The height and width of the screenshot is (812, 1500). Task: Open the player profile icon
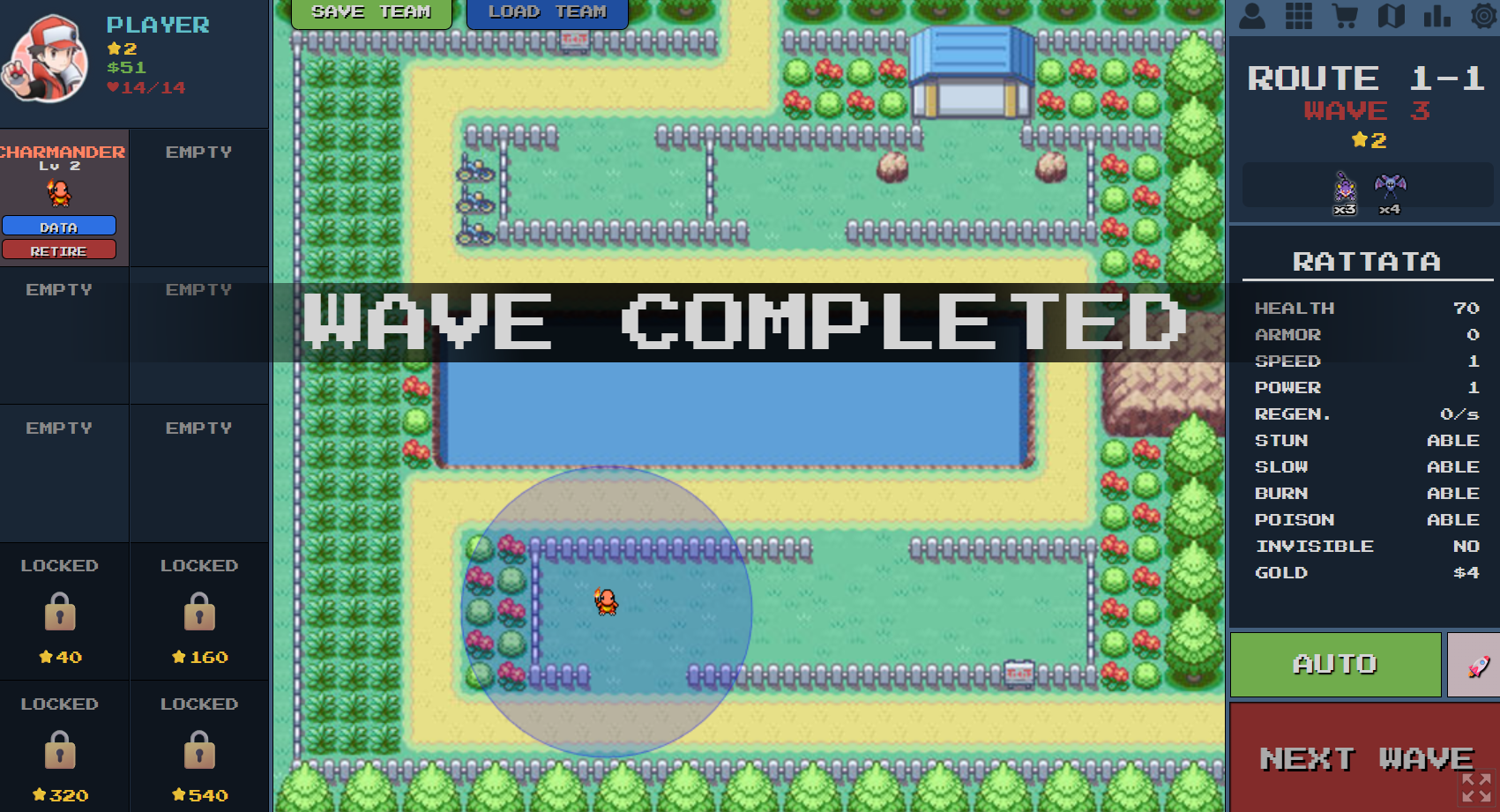pyautogui.click(x=1253, y=16)
